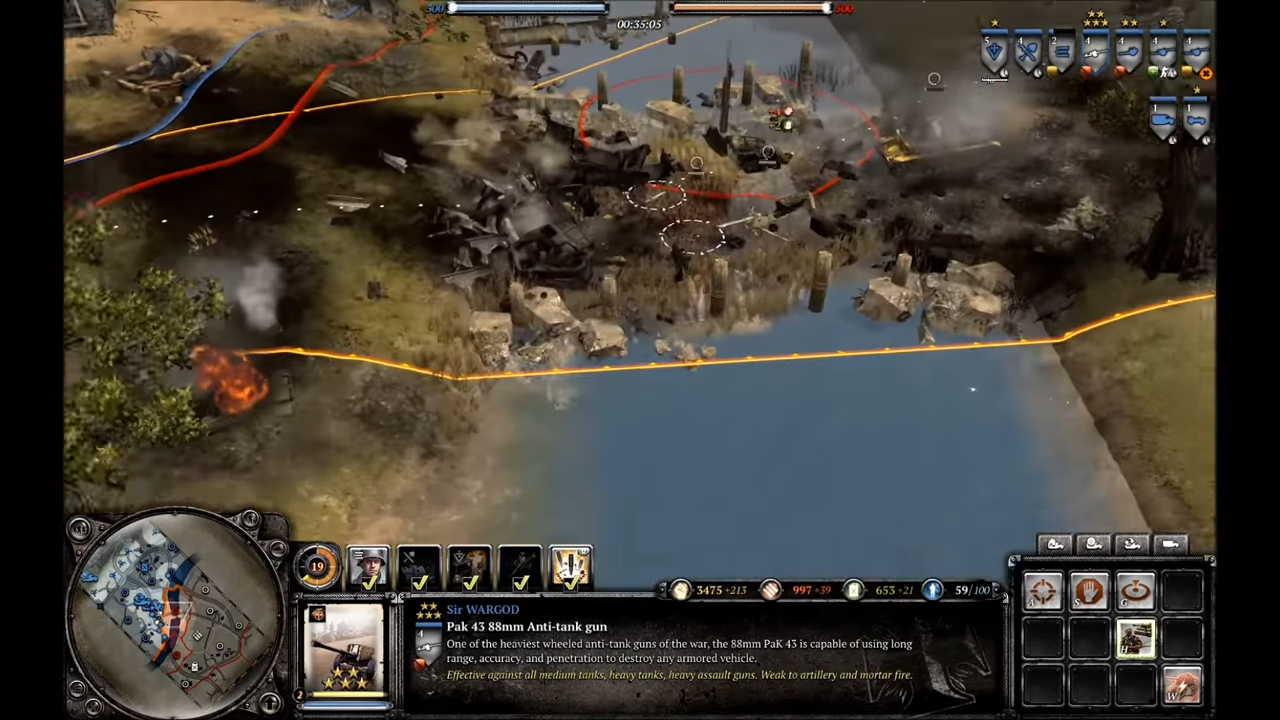This screenshot has height=720, width=1280.
Task: Click the commander portrait above the resource bar
Action: pyautogui.click(x=367, y=566)
